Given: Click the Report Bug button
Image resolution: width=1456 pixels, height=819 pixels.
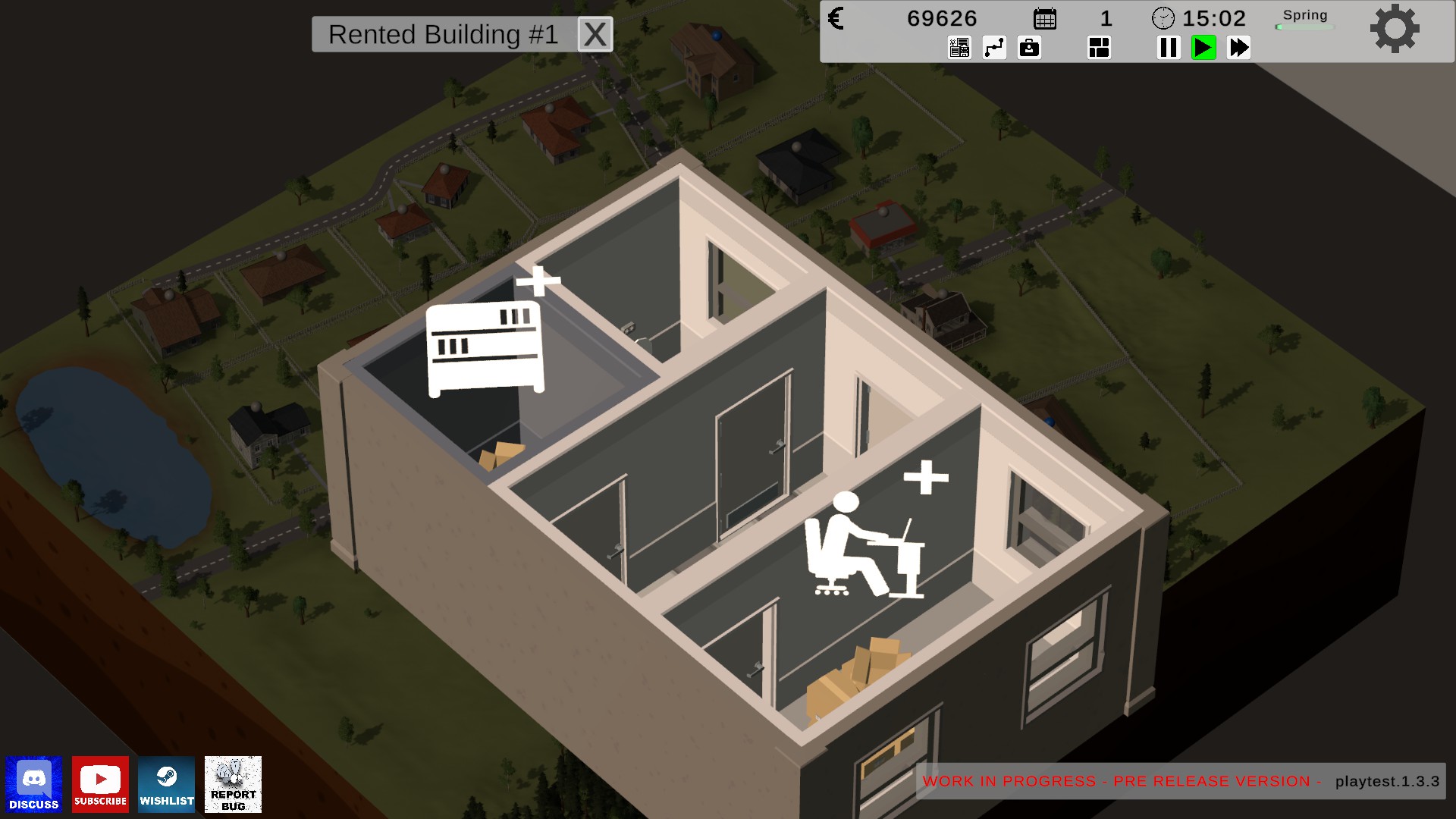Looking at the screenshot, I should click(233, 784).
